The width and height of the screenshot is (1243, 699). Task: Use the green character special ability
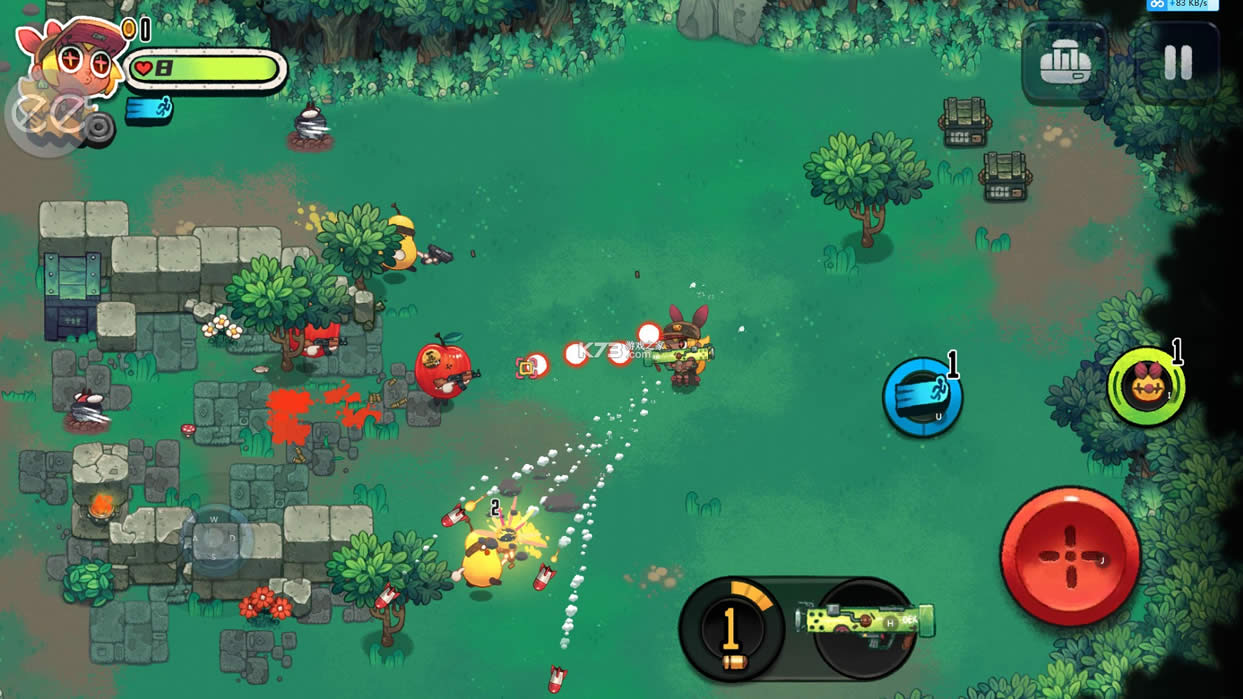(1146, 386)
